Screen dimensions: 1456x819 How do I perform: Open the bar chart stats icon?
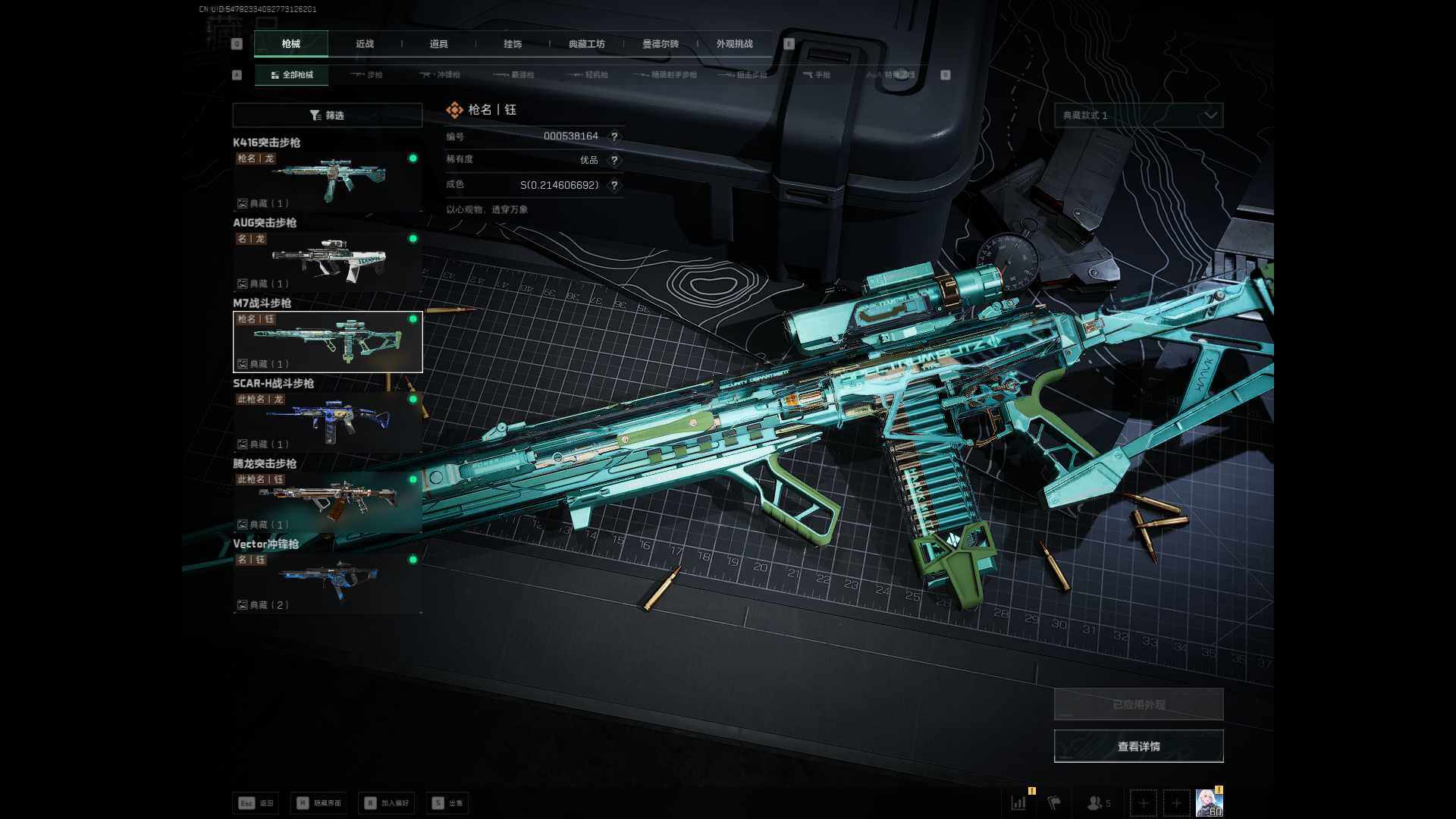pos(1018,802)
